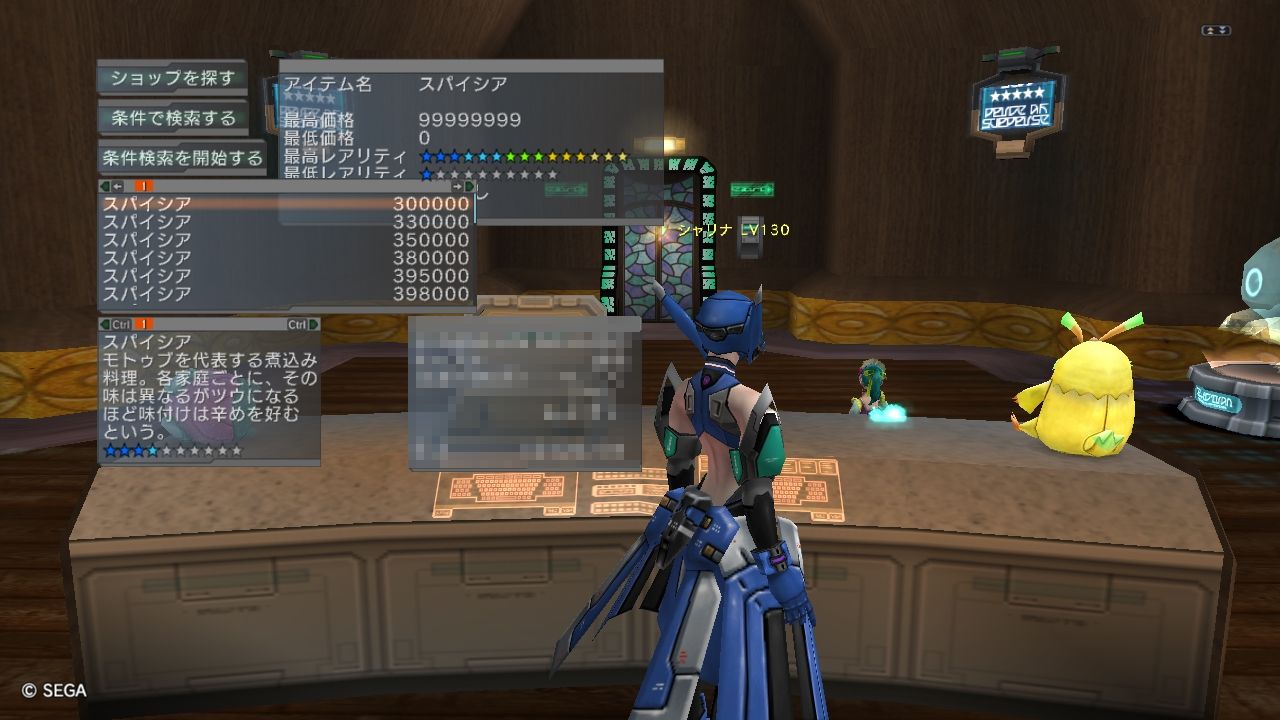Choose the スパイシア listing priced 380000
The image size is (1280, 720).
tap(287, 258)
